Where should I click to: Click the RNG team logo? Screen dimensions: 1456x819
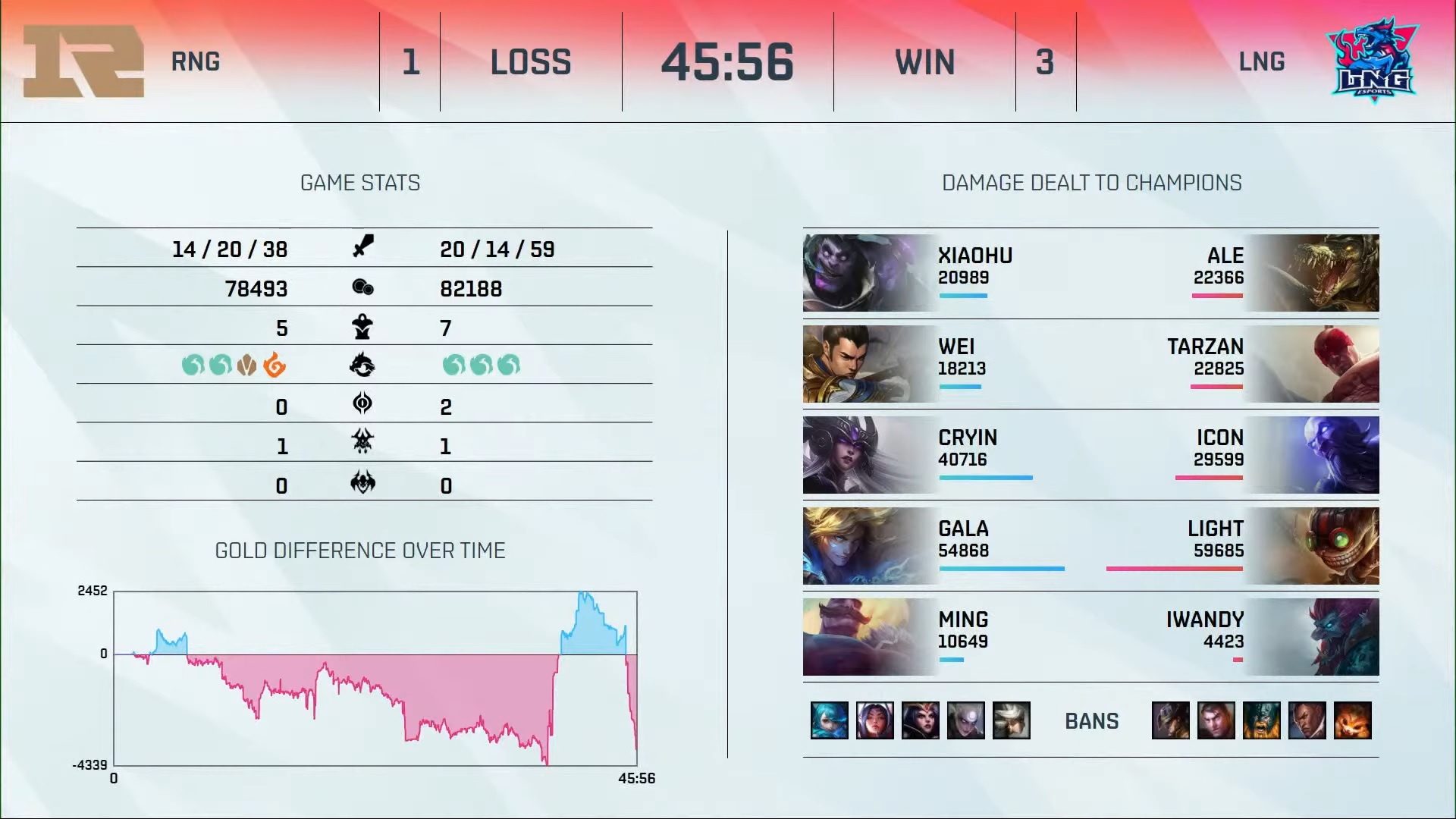82,61
